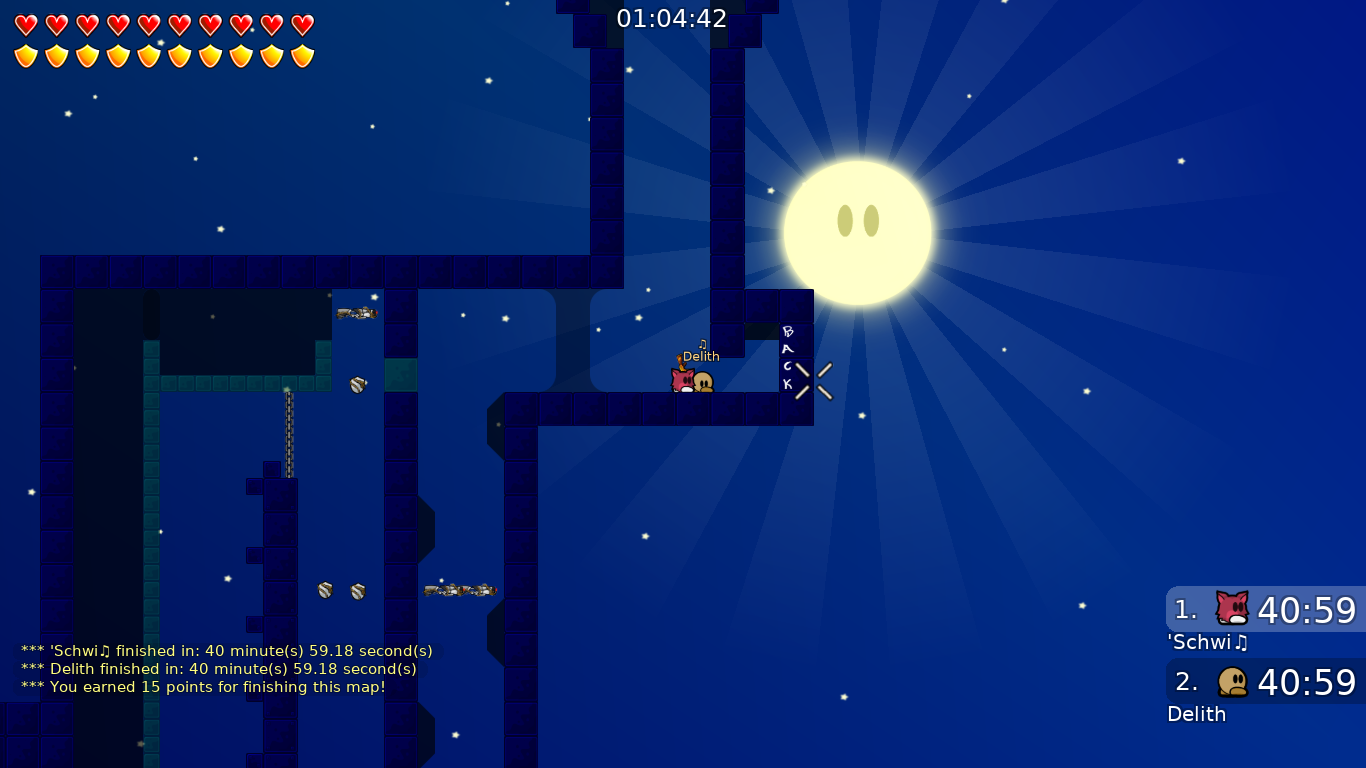Click Delith's name label under the rank 2 row
Viewport: 1366px width, 768px height.
pos(1196,714)
